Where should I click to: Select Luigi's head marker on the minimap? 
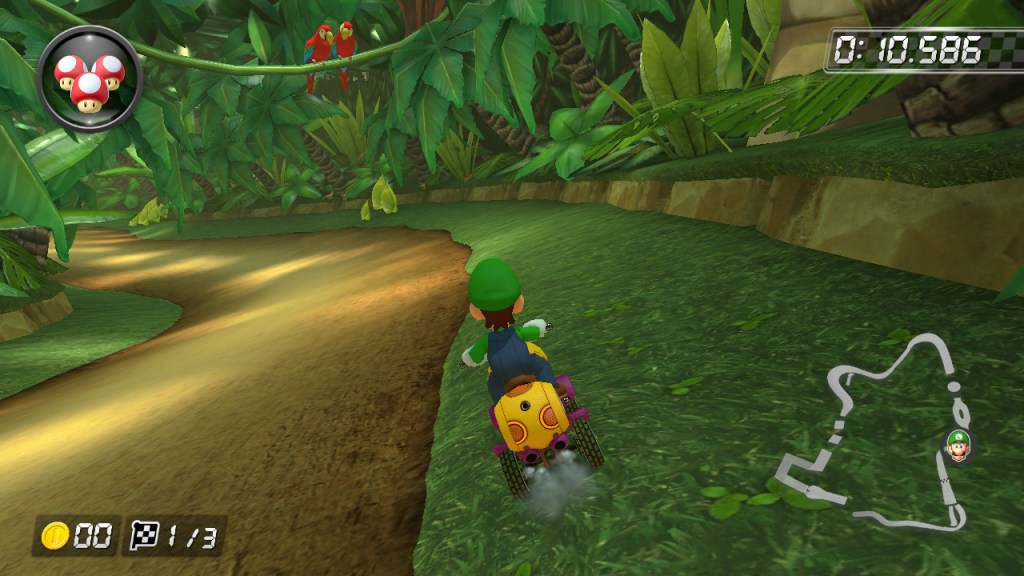coord(958,445)
